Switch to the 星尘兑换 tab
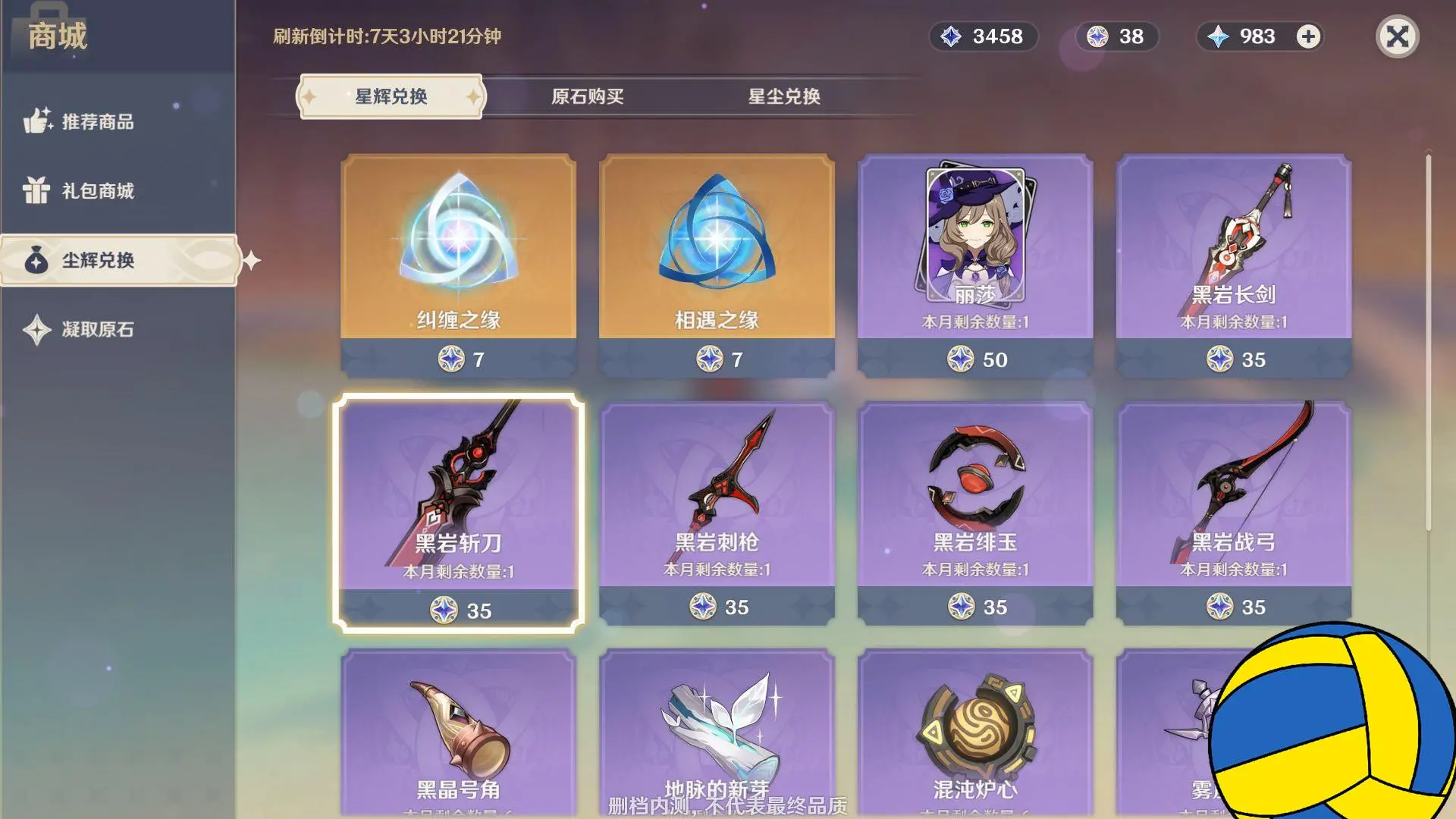The image size is (1456, 819). click(x=784, y=96)
